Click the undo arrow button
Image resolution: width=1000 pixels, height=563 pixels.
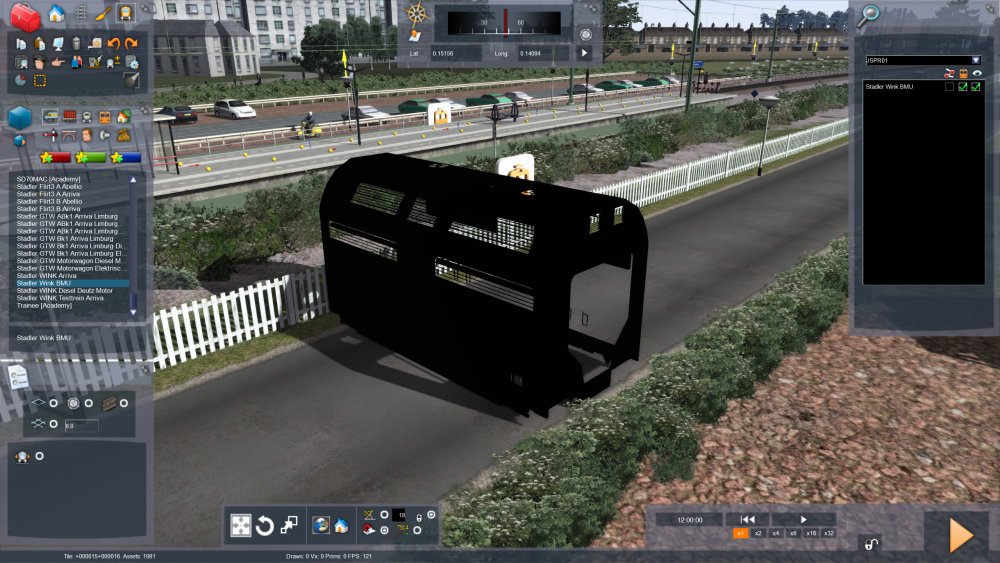pos(114,43)
